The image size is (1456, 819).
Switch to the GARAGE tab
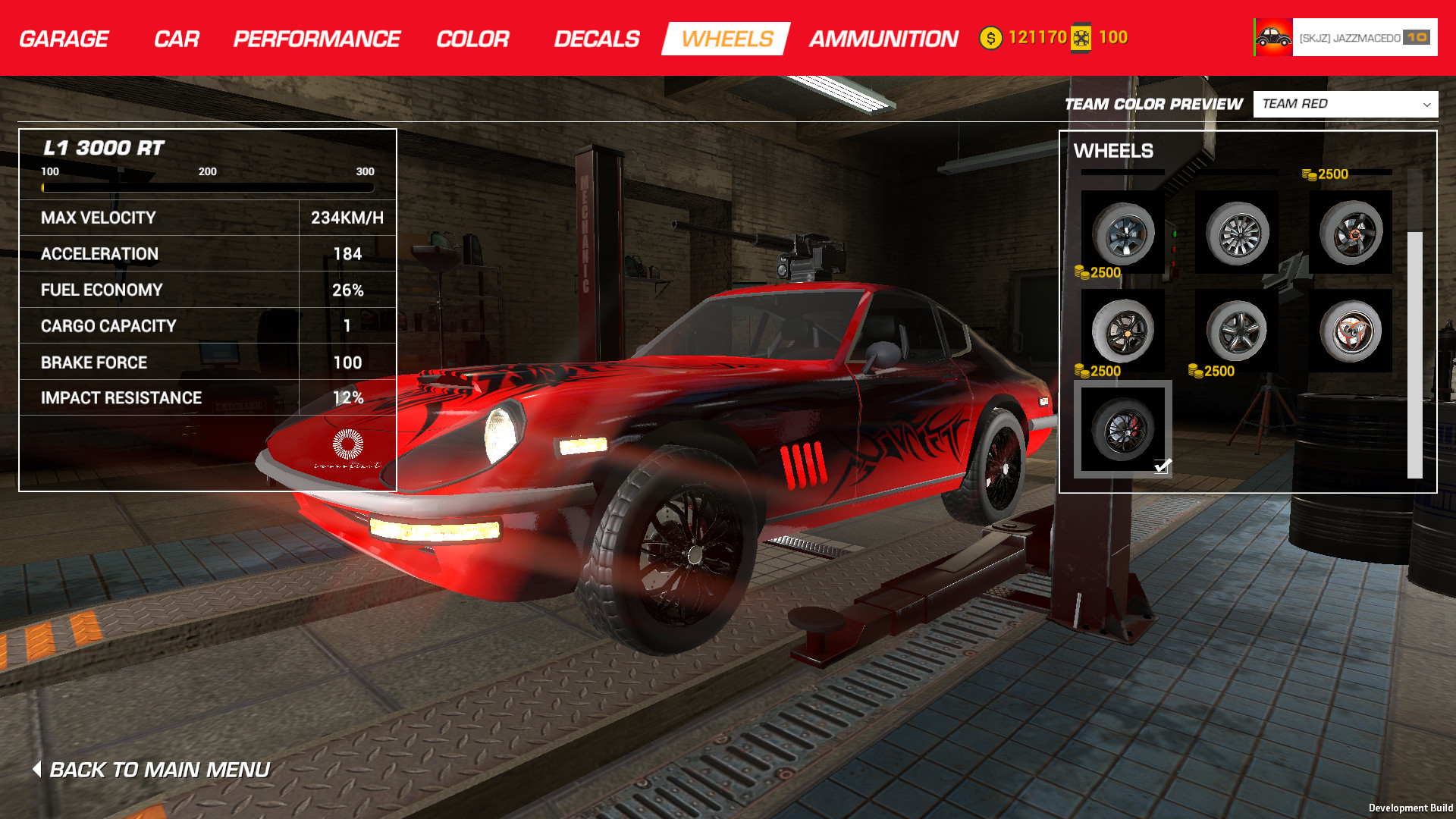[x=63, y=38]
